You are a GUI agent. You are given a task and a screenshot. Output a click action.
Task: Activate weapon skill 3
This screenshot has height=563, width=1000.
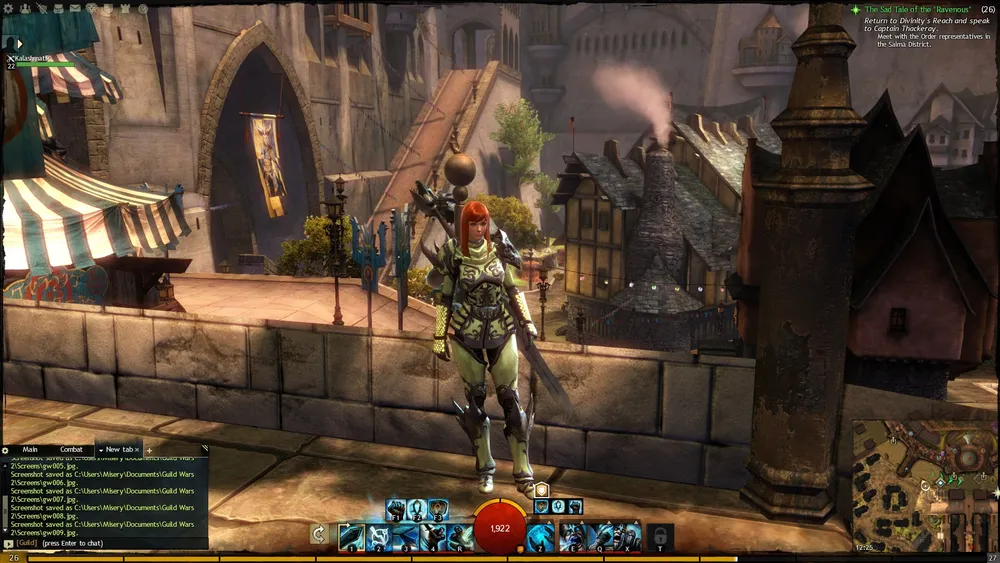(405, 536)
